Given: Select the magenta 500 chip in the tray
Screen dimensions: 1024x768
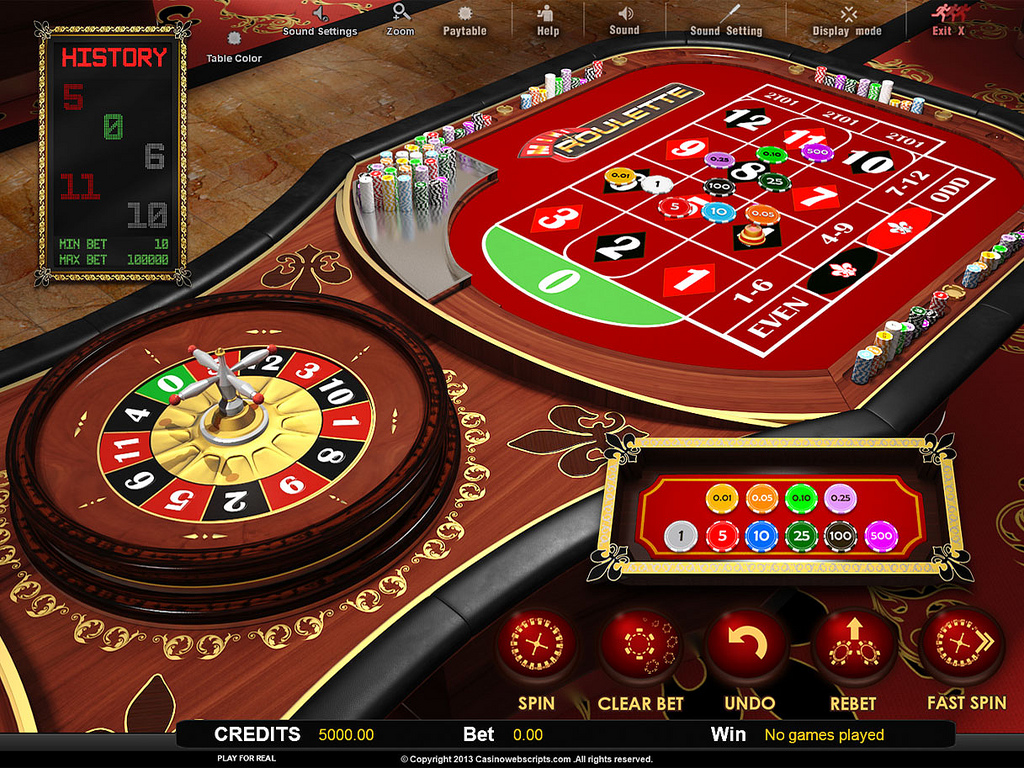Looking at the screenshot, I should [x=881, y=537].
